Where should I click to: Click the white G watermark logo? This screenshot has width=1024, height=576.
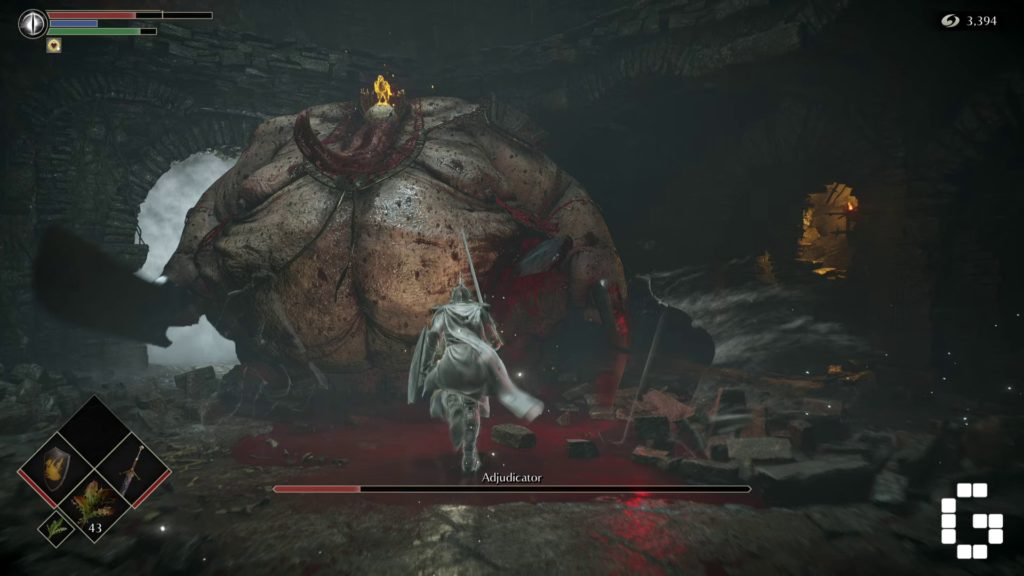971,520
